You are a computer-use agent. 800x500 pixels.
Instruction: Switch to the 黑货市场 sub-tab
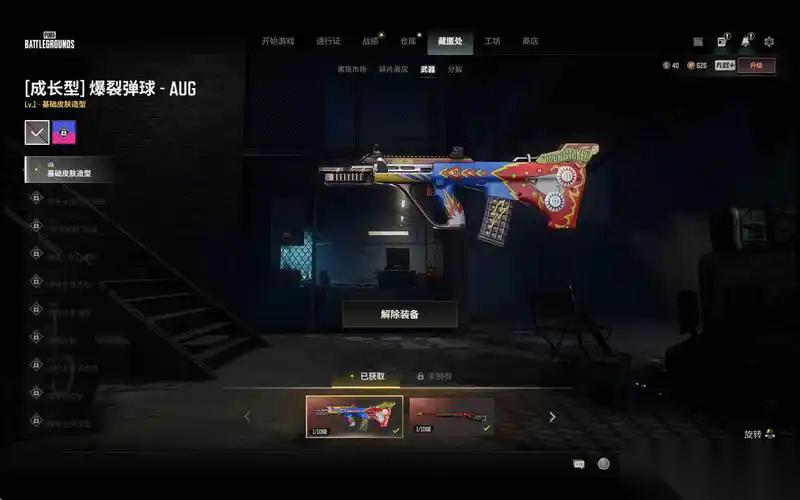point(351,69)
